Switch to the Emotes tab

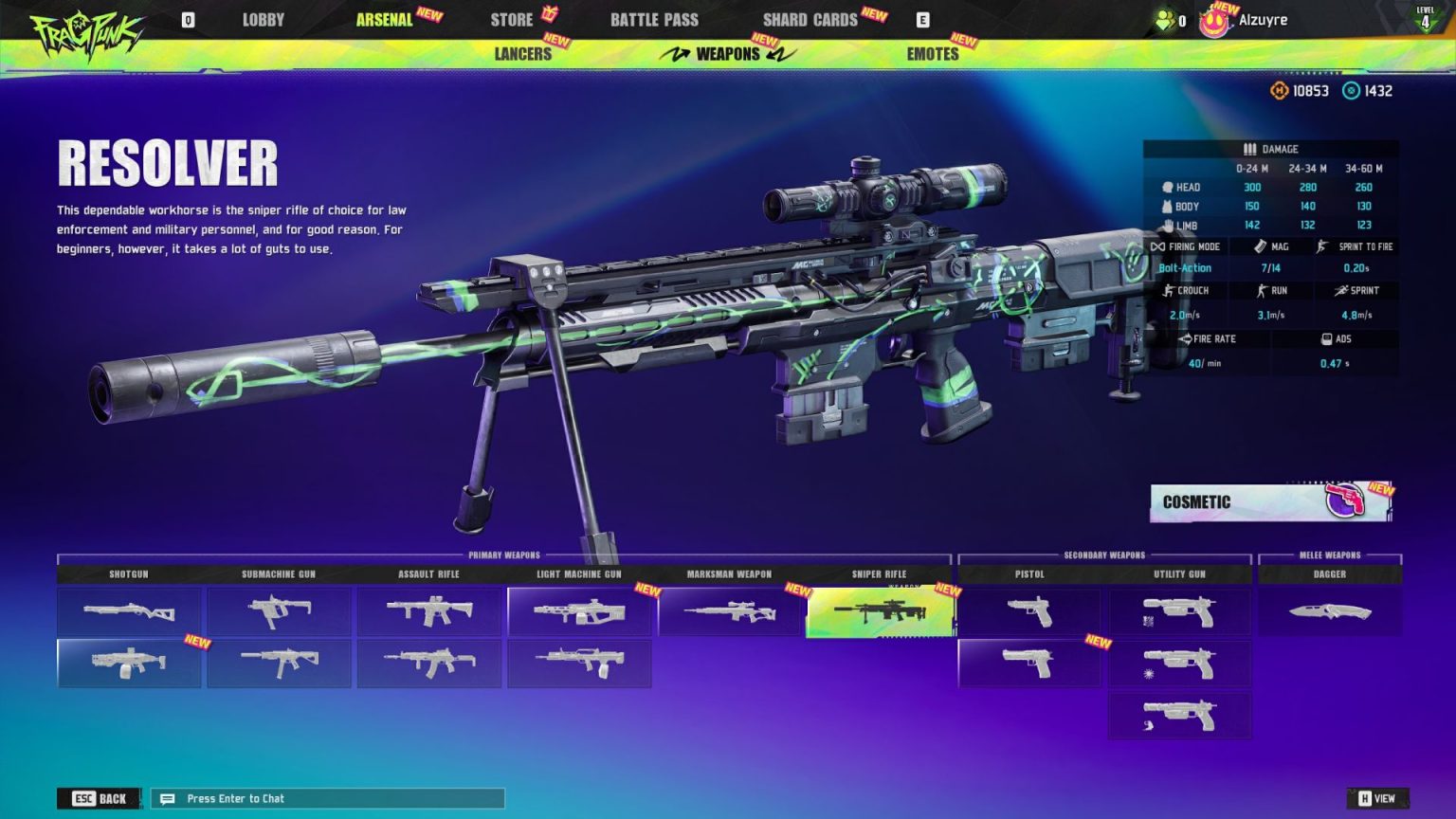[933, 54]
